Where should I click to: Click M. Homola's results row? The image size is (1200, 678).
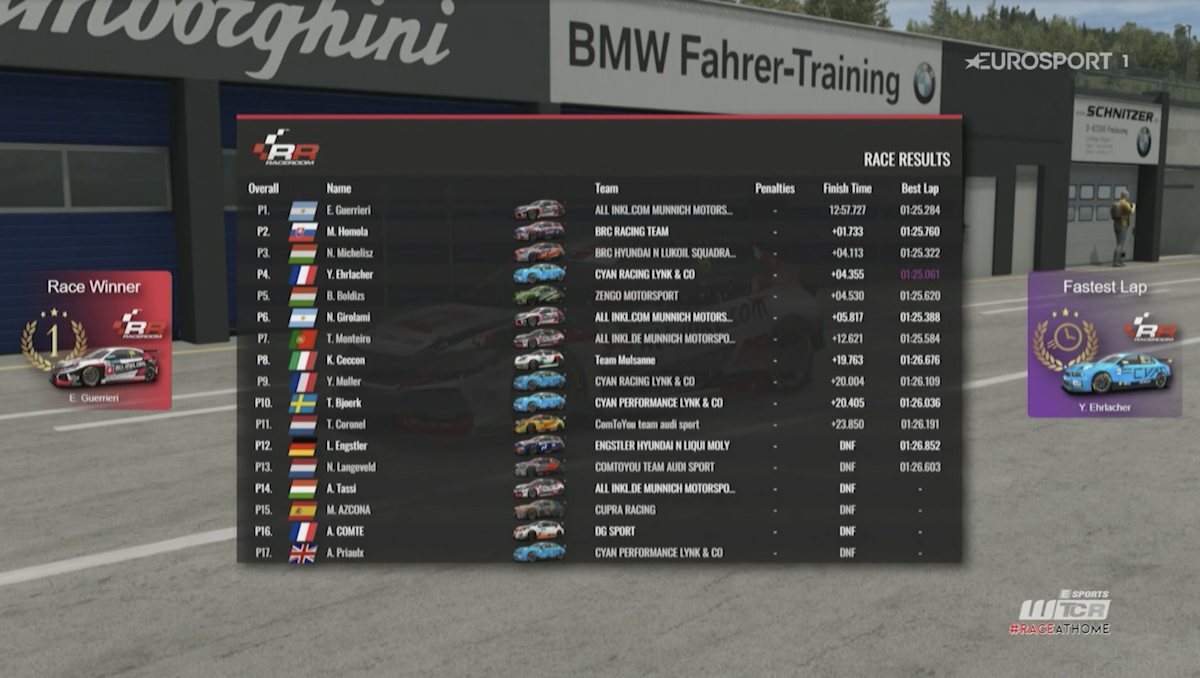(x=599, y=231)
